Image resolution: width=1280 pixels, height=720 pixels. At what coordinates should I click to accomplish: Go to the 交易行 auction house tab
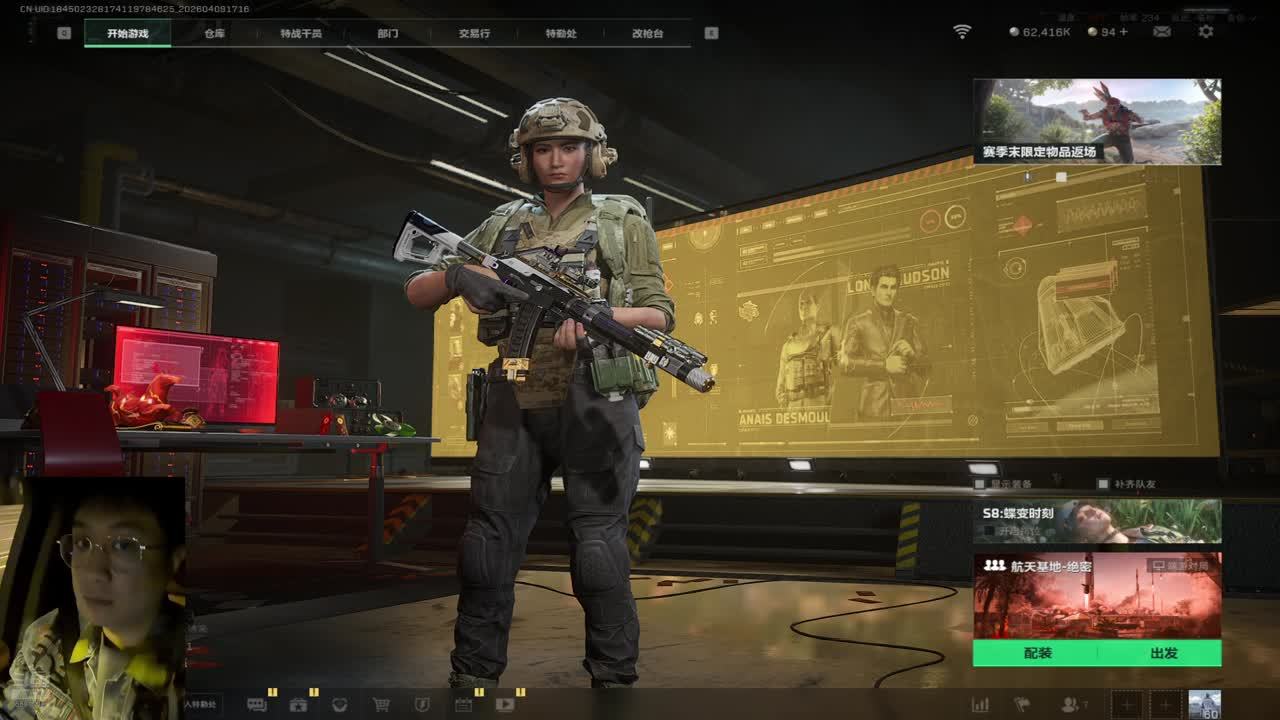tap(474, 33)
